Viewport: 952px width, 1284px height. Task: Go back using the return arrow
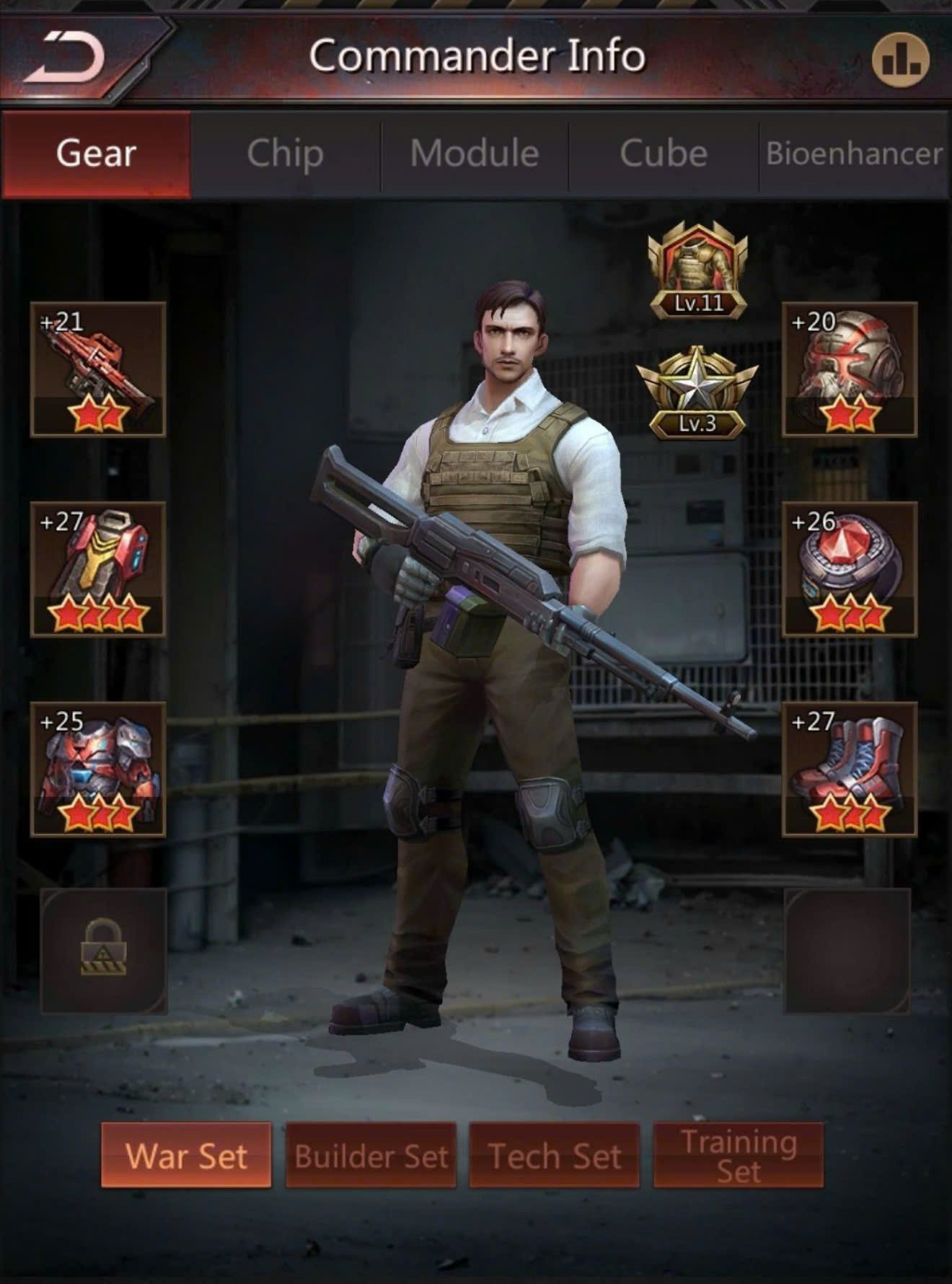point(66,58)
